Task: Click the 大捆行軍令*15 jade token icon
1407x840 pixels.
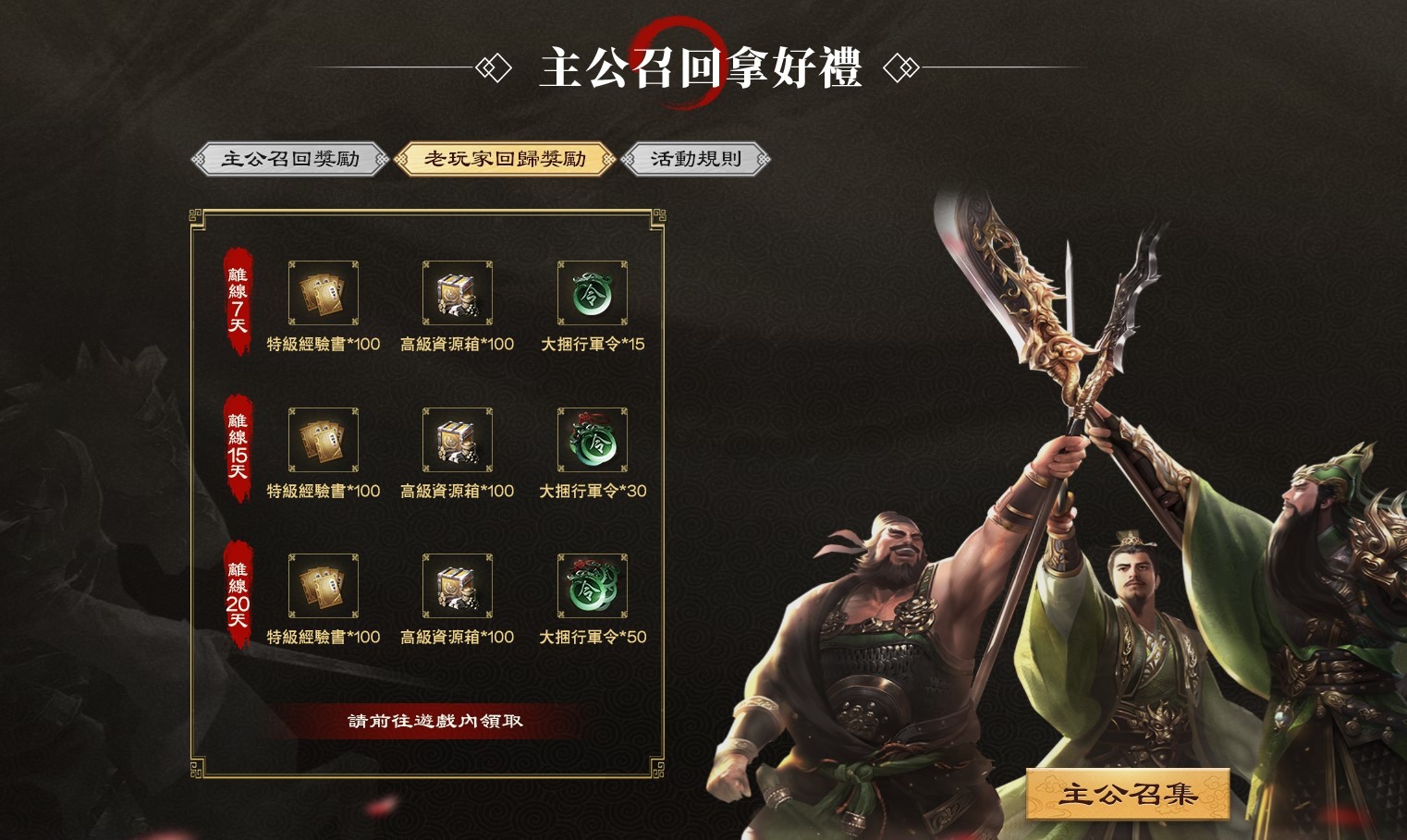Action: (x=592, y=293)
